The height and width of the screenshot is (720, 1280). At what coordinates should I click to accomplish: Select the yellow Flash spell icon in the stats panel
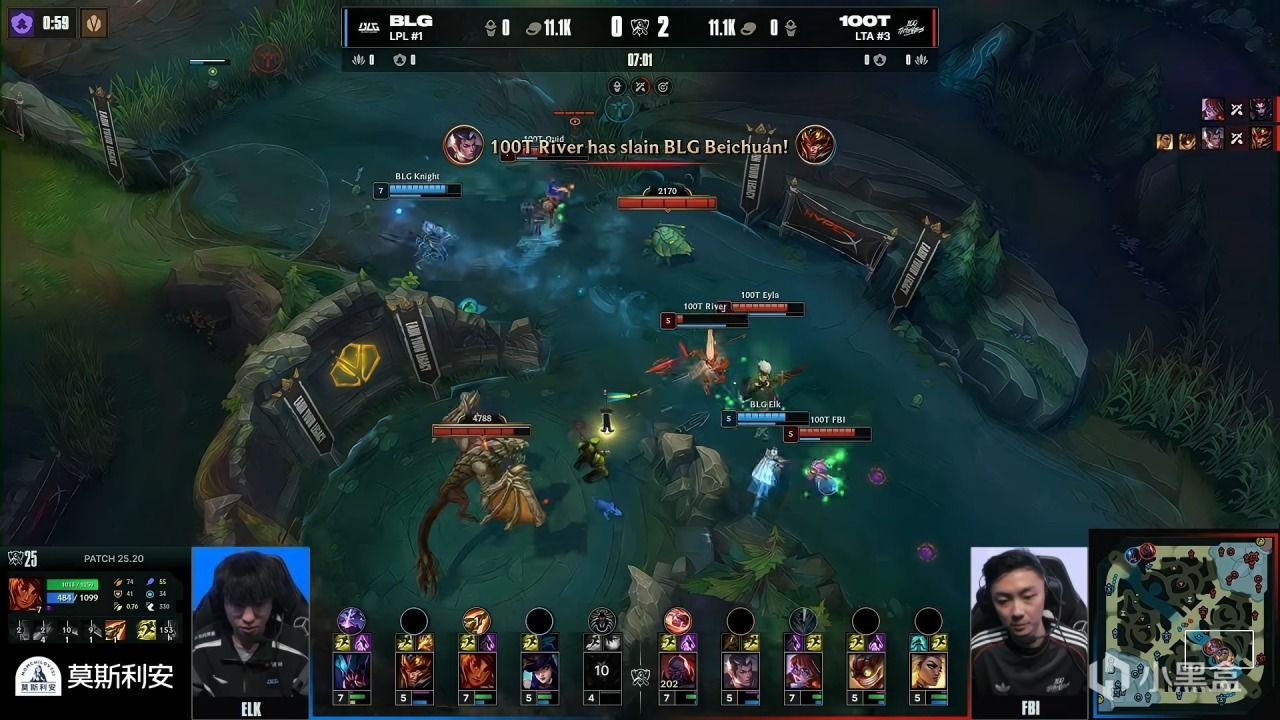[146, 630]
